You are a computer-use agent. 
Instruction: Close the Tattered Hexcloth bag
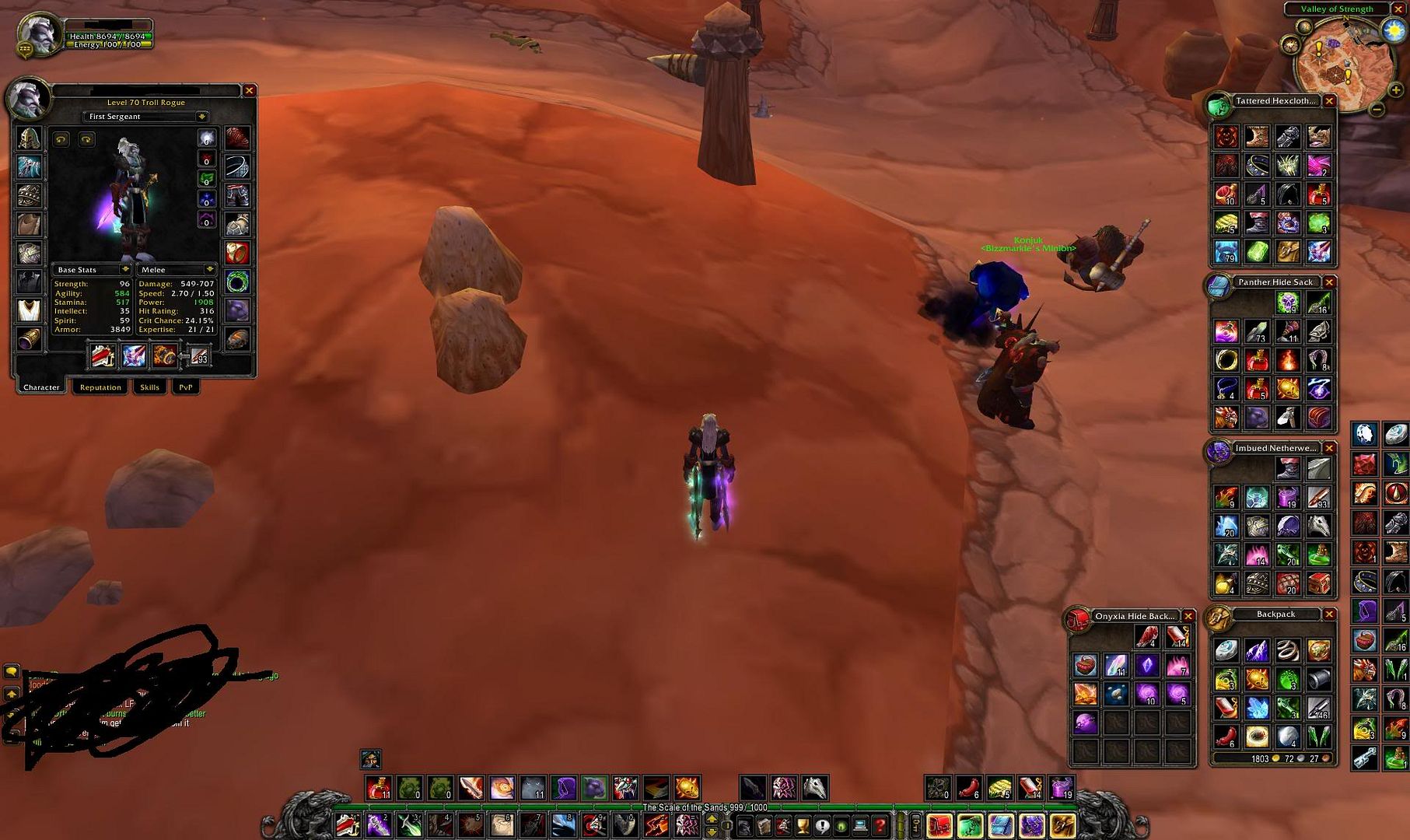pos(1329,101)
